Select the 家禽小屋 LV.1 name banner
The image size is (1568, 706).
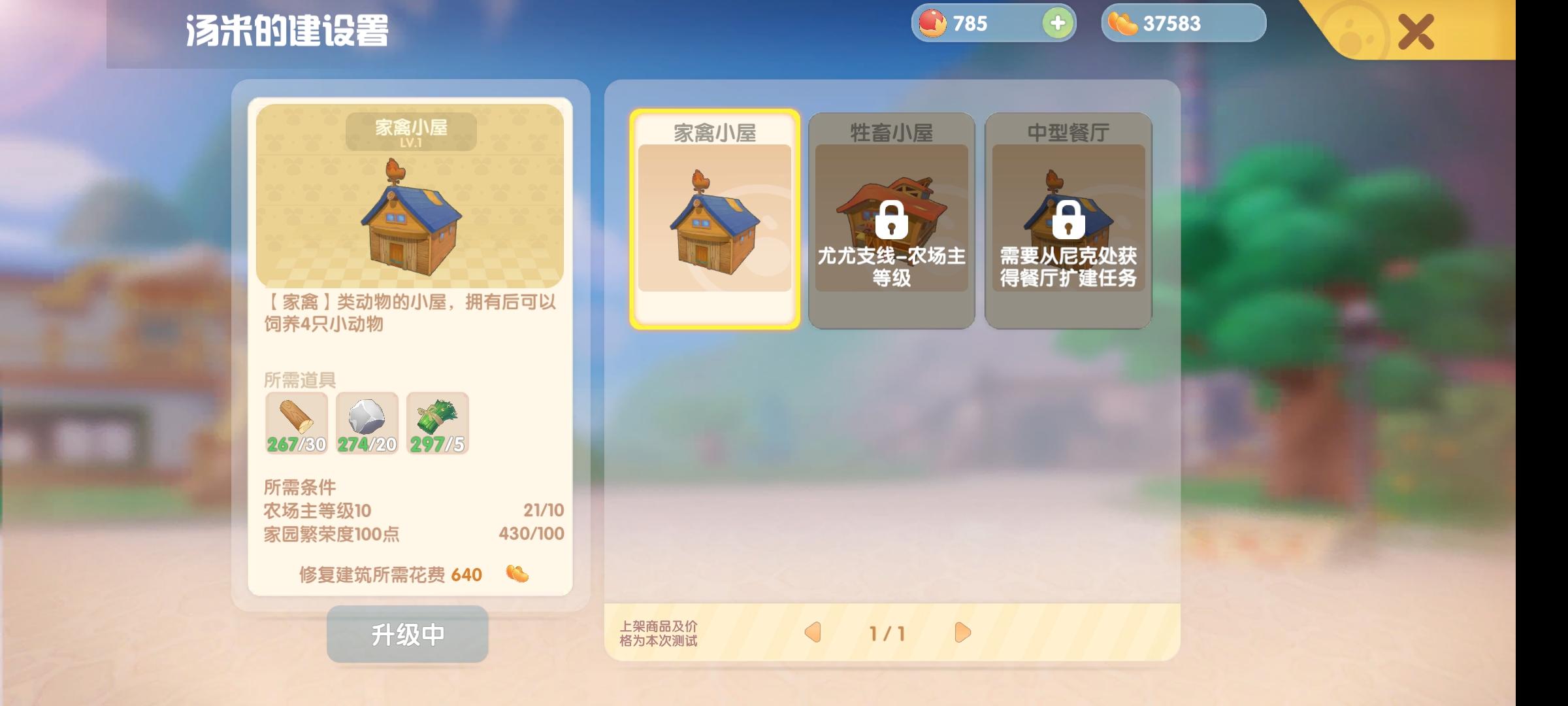[x=410, y=131]
